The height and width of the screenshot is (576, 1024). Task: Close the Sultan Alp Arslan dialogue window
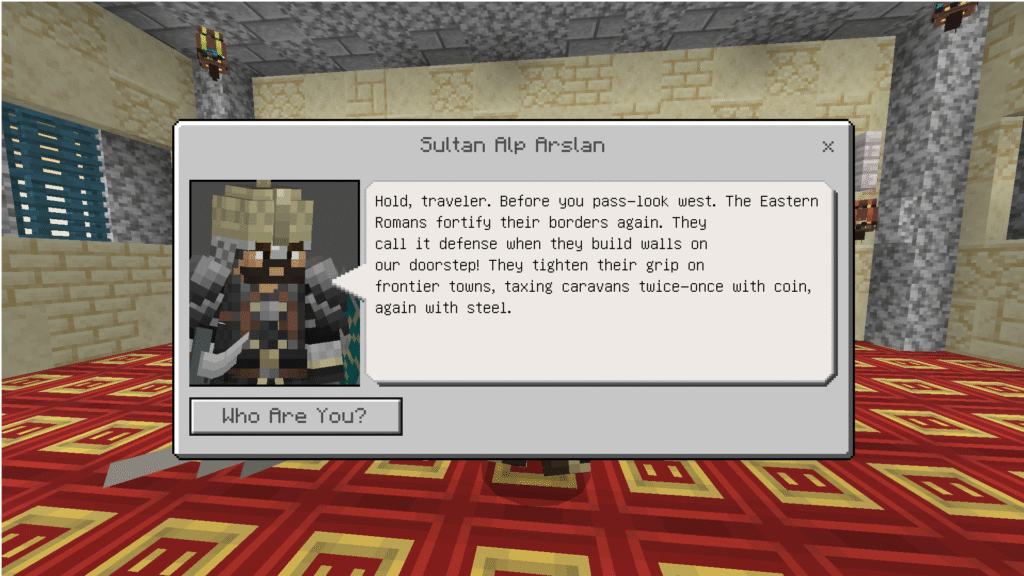827,147
